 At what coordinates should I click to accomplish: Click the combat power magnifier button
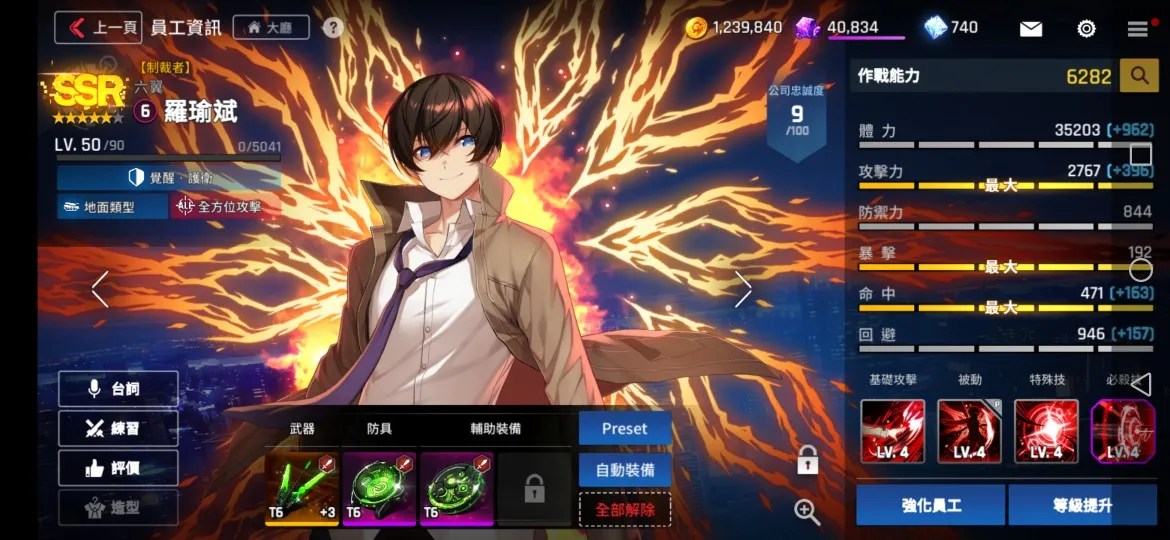1139,75
